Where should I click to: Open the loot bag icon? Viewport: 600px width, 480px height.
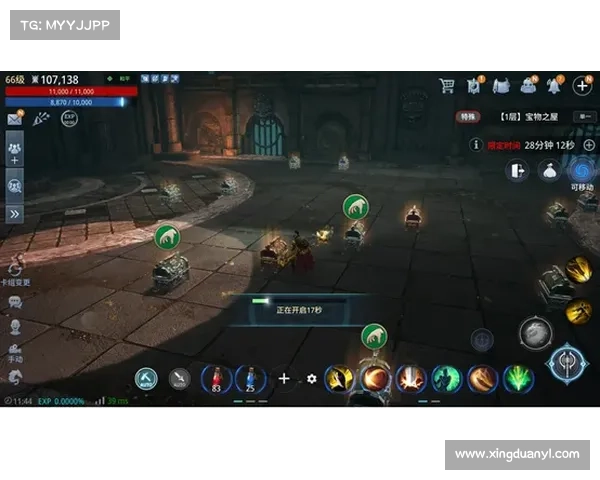pyautogui.click(x=549, y=171)
